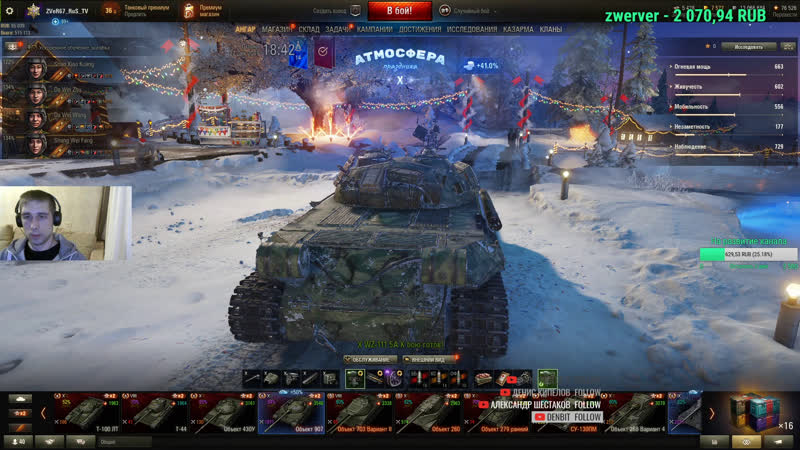Switch to the КАЗАРМА tab
Viewport: 800px width, 450px height.
tap(518, 30)
